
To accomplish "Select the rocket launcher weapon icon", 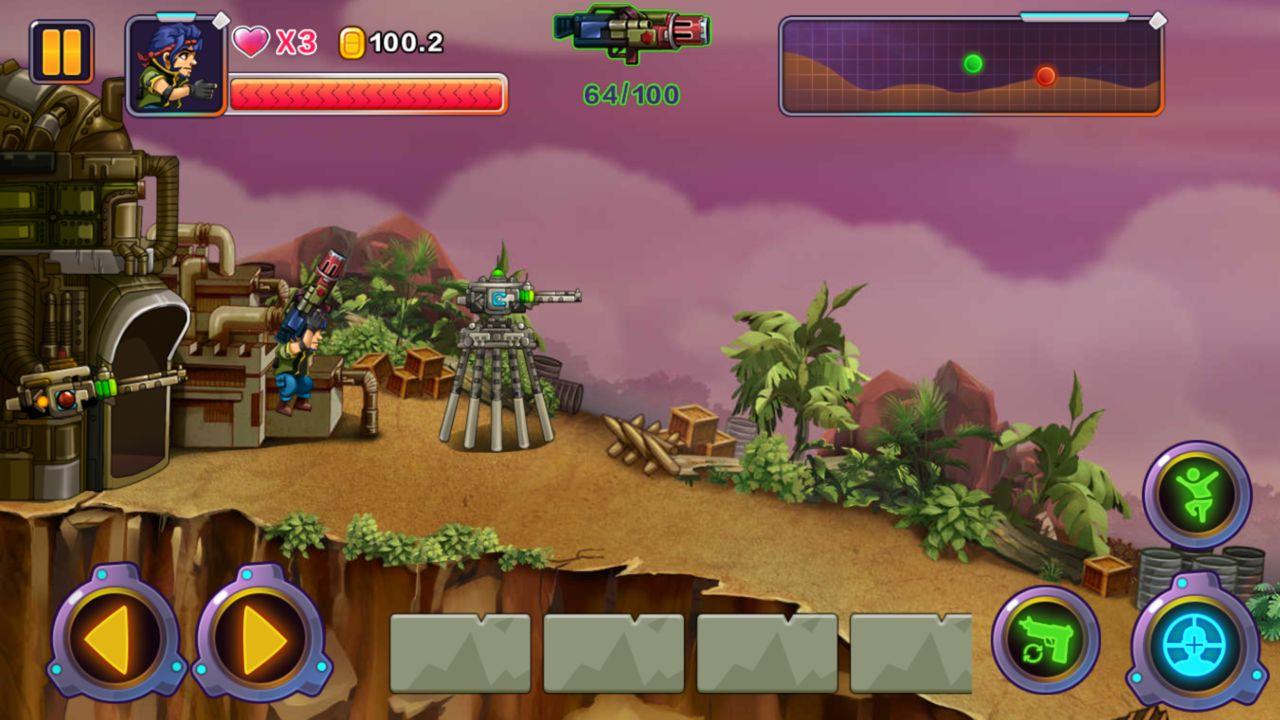I will point(632,32).
